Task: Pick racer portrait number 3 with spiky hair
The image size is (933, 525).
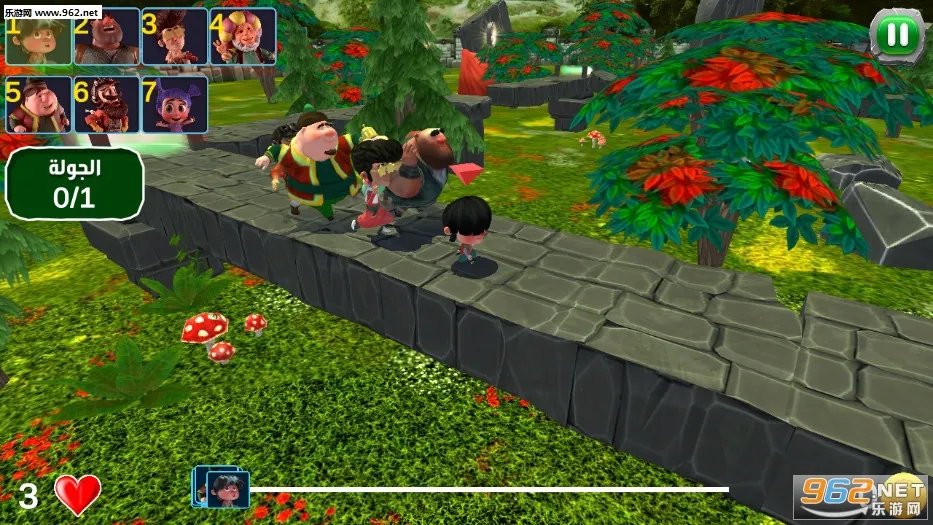Action: [x=173, y=37]
